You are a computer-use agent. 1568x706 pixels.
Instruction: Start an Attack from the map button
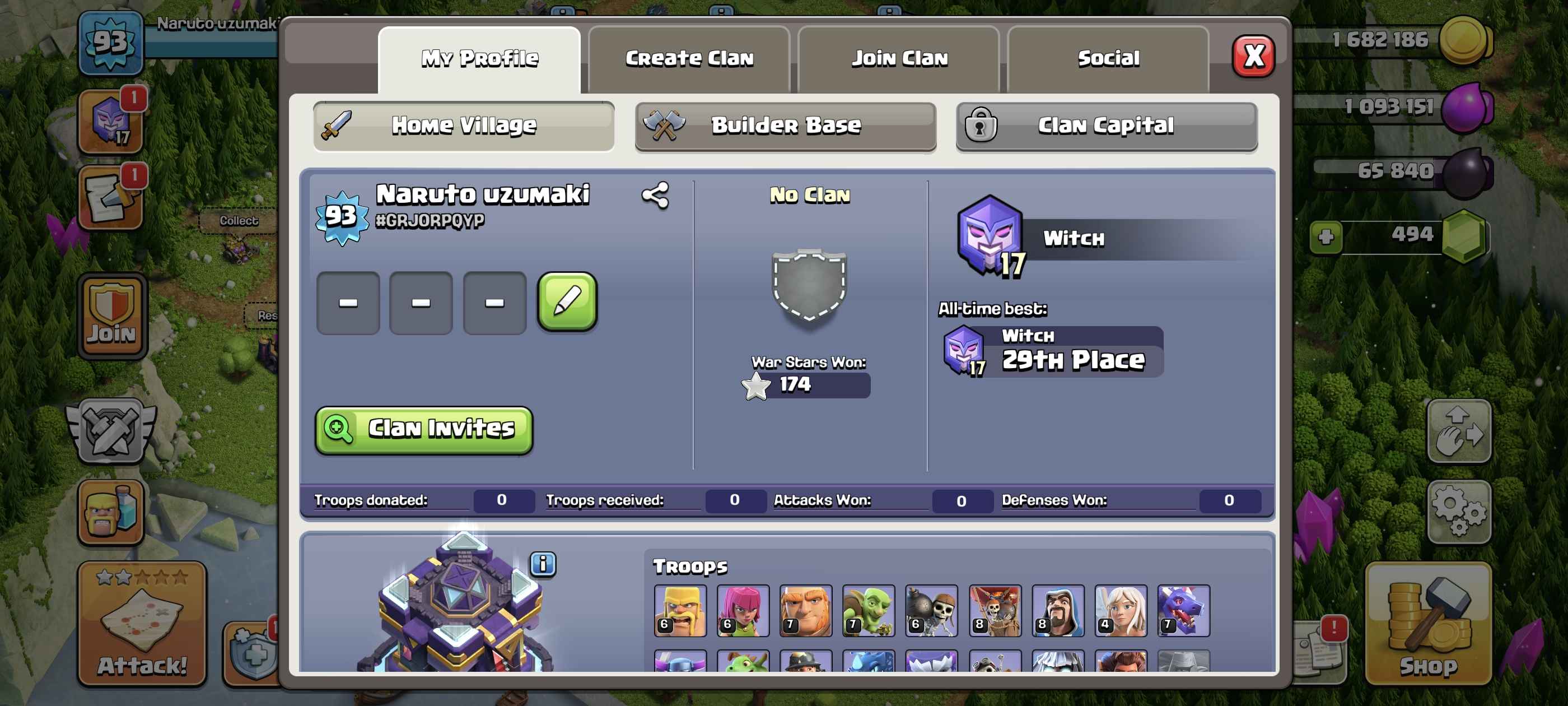142,624
